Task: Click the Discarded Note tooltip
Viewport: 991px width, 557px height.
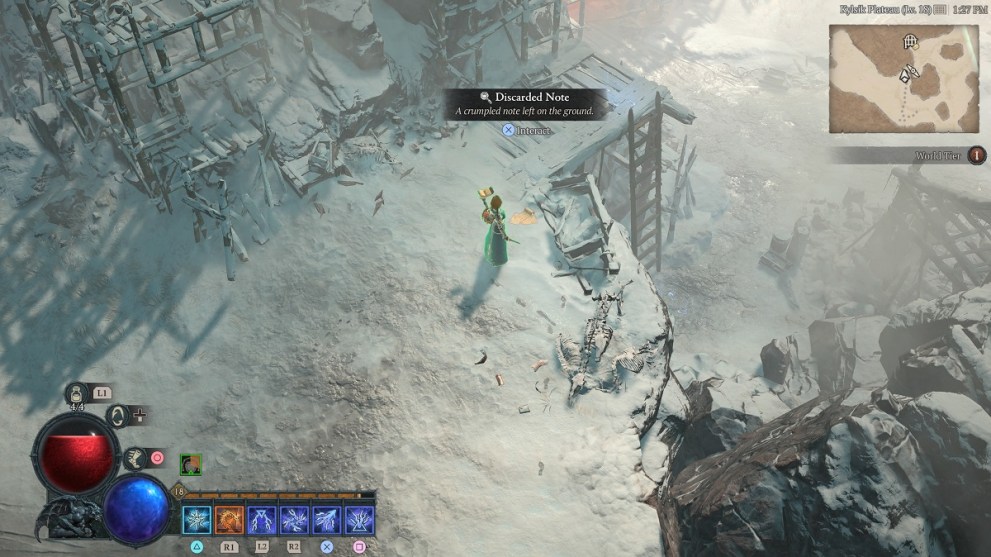Action: point(525,104)
